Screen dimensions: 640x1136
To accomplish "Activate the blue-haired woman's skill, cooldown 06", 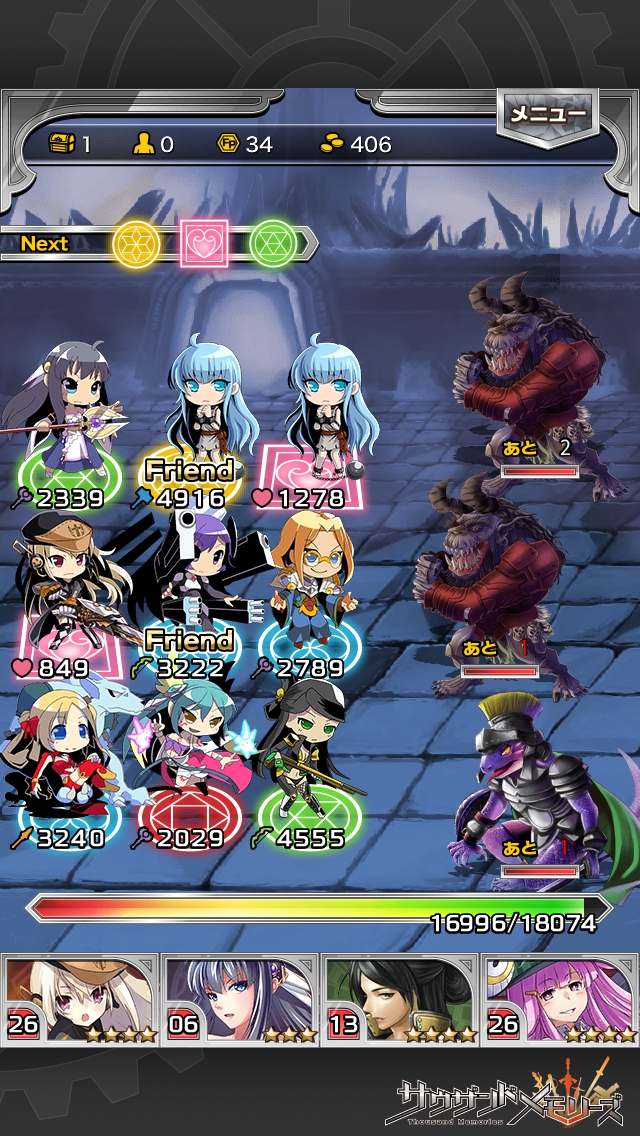I will click(x=240, y=999).
